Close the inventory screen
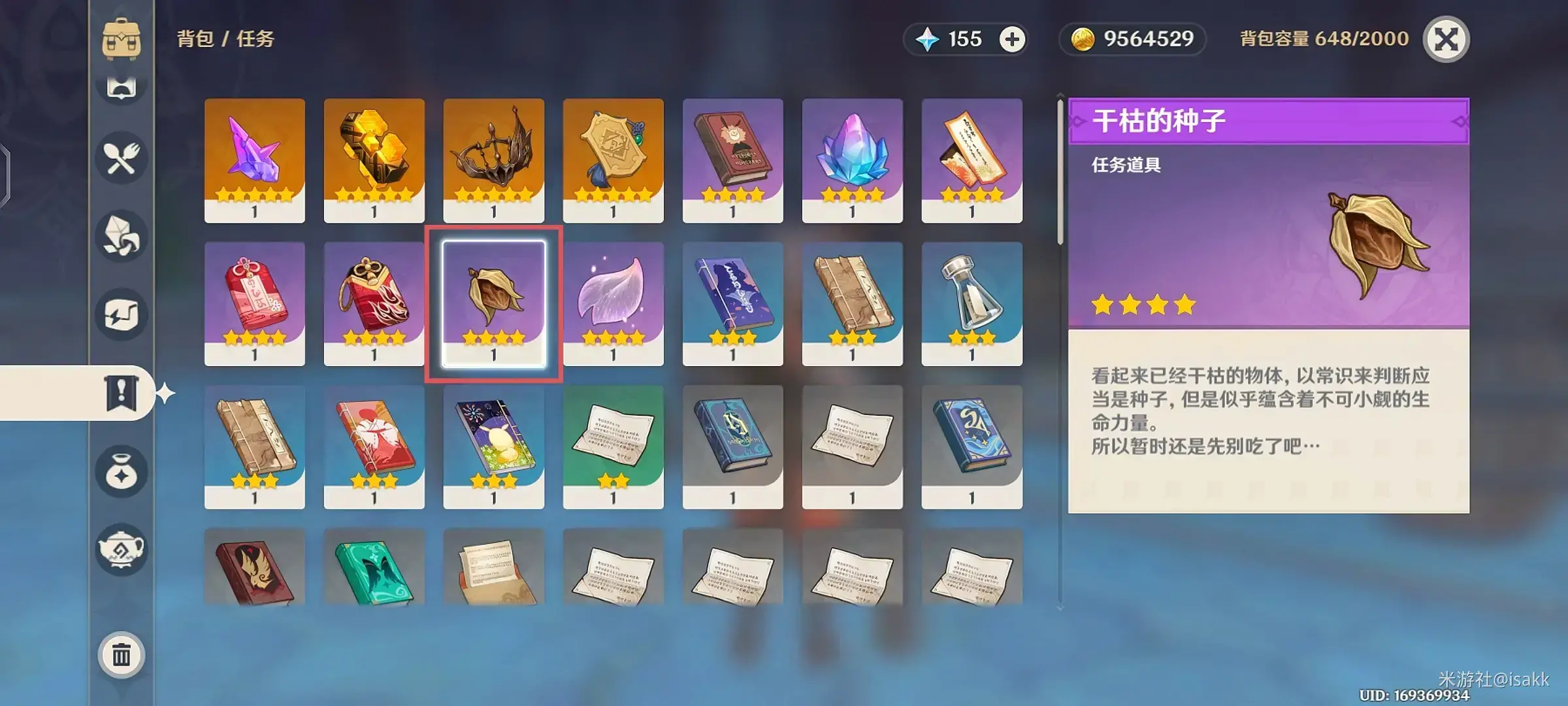The height and width of the screenshot is (706, 1568). tap(1449, 39)
